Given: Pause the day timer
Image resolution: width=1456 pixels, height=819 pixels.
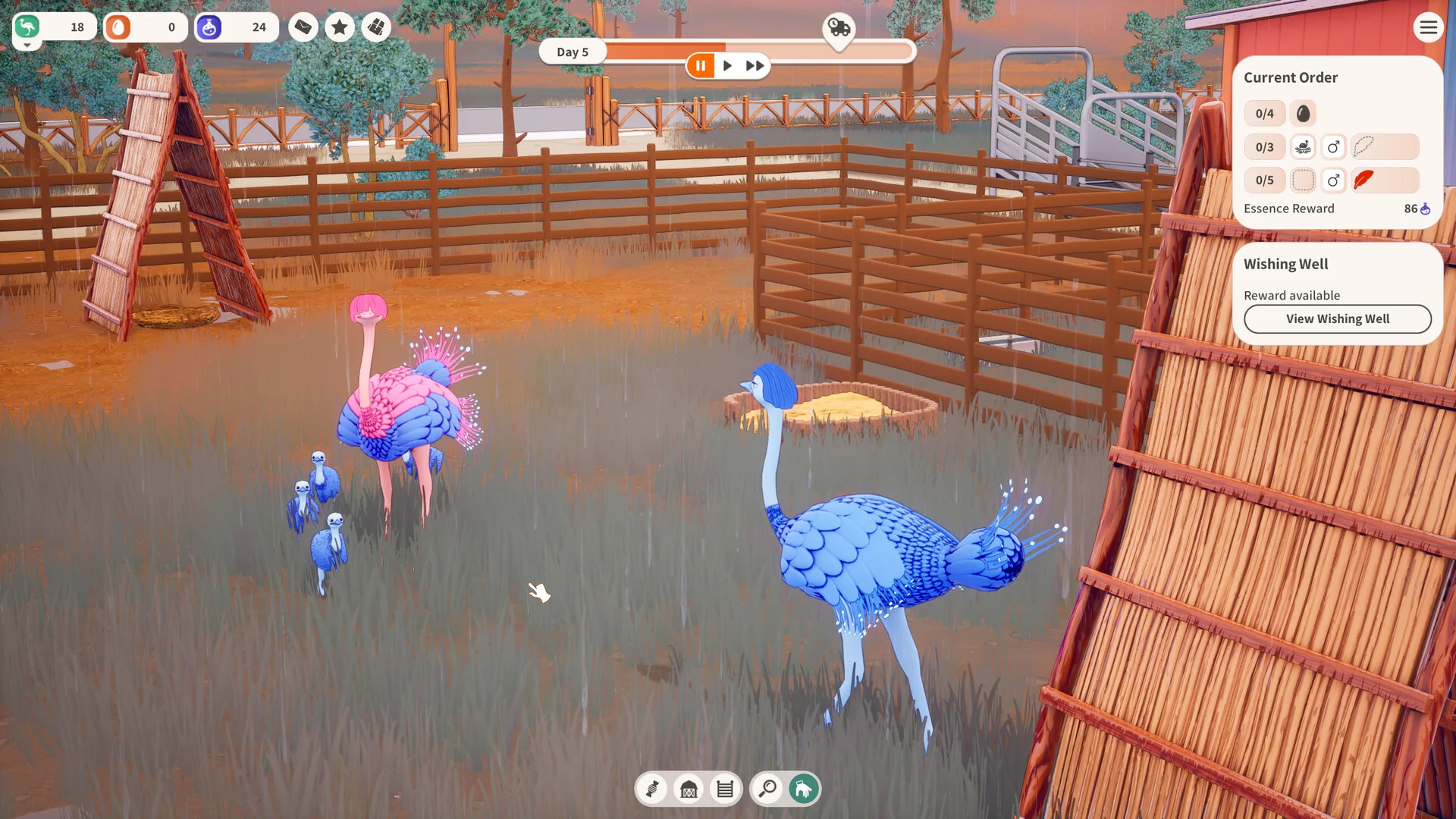Looking at the screenshot, I should click(x=701, y=66).
